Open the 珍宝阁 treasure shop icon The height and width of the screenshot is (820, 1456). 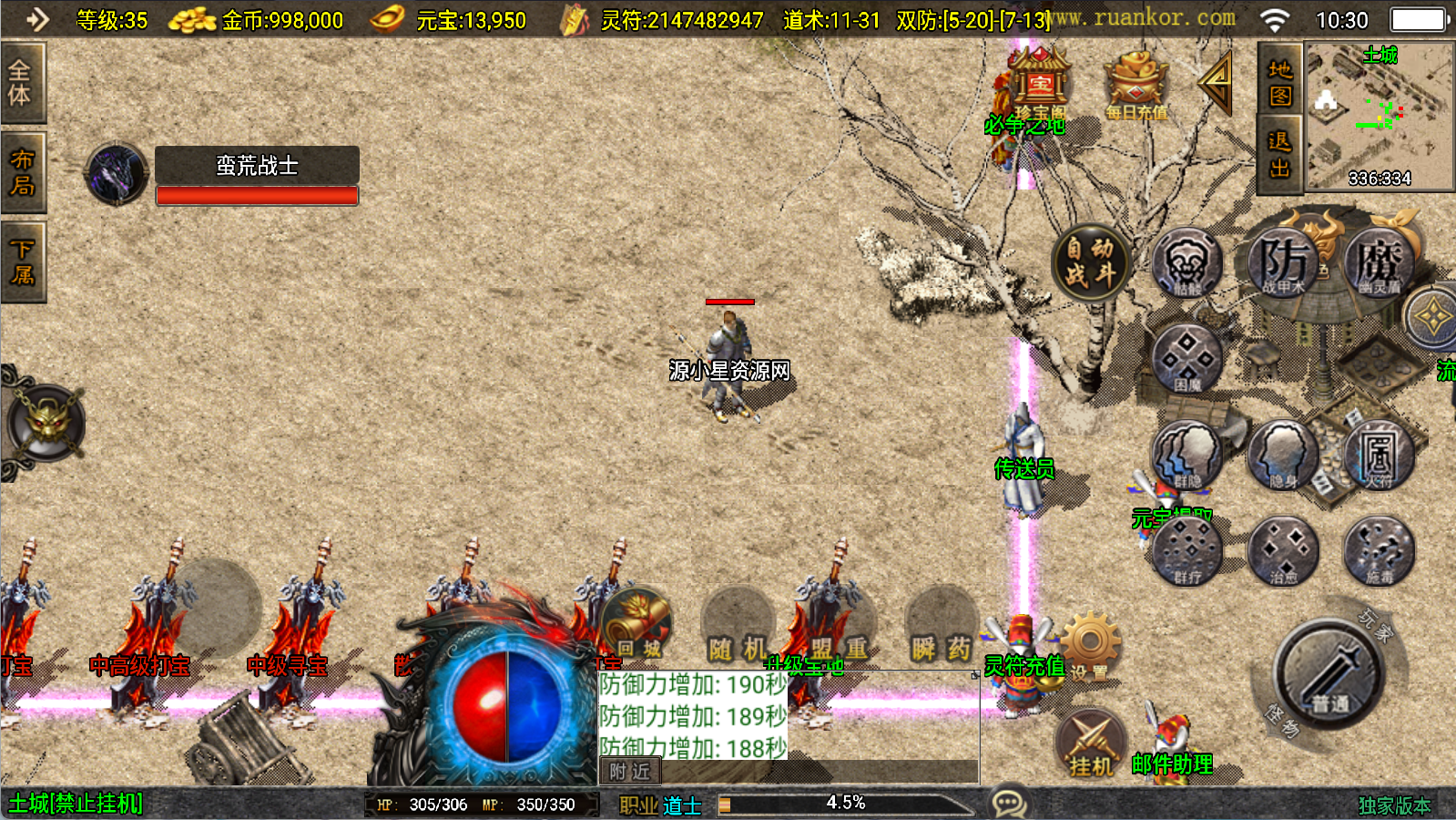(1039, 84)
